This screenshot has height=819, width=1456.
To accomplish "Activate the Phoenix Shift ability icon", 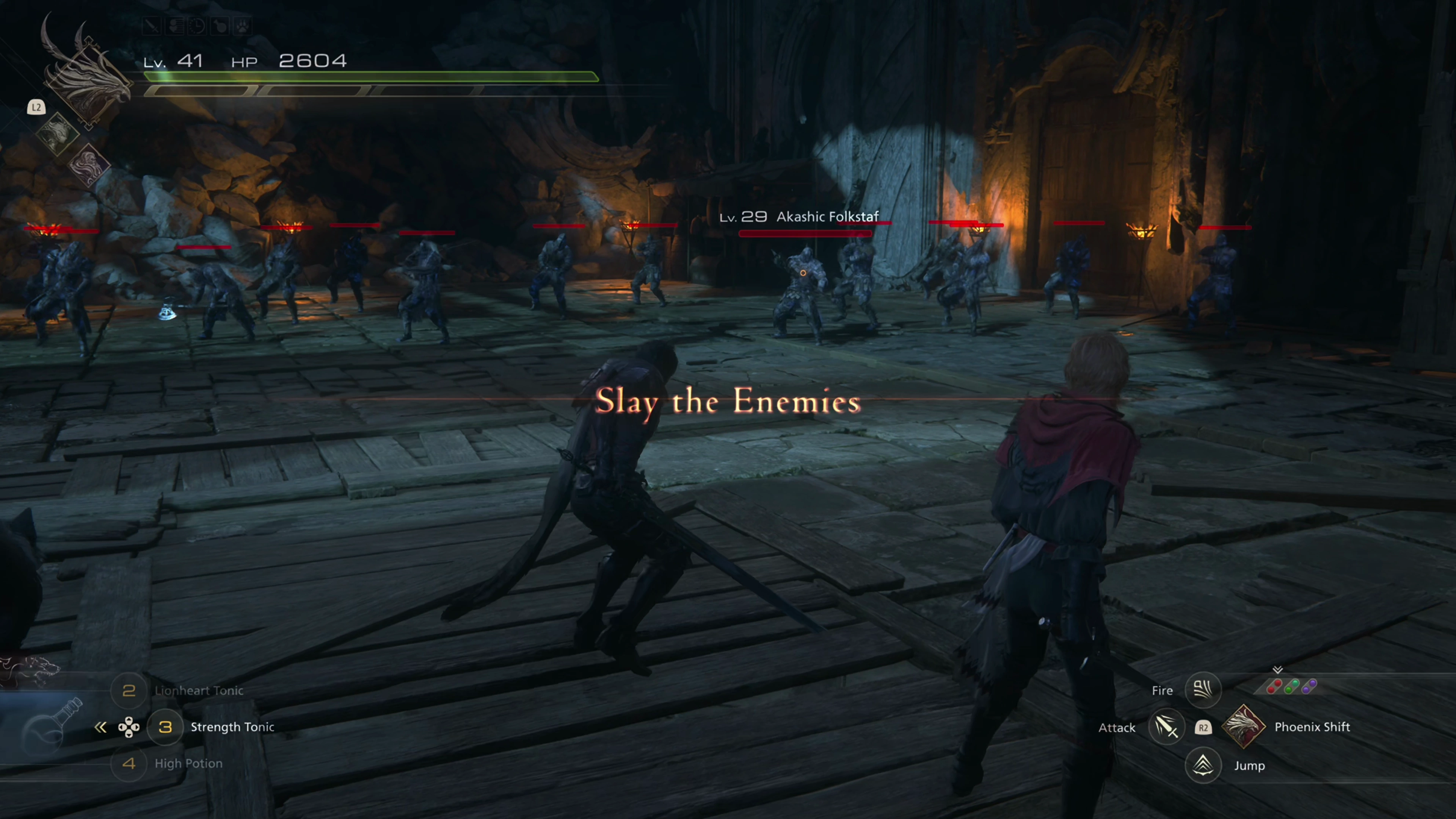I will point(1244,727).
